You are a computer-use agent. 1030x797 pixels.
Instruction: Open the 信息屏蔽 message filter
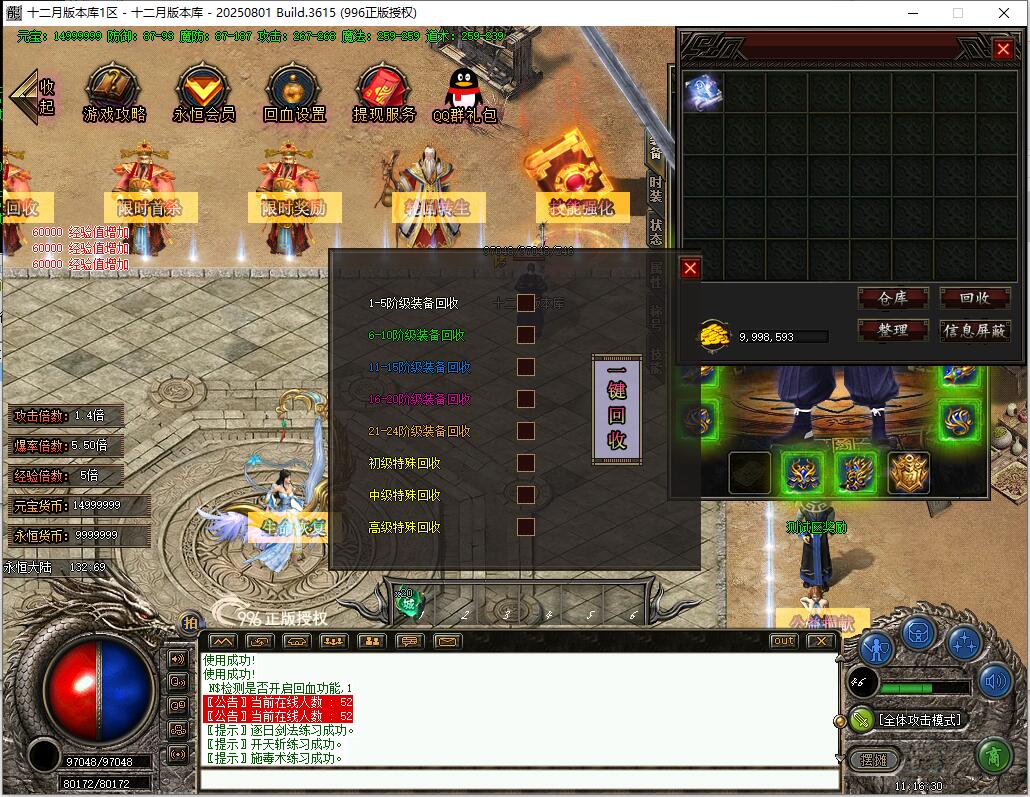tap(975, 331)
